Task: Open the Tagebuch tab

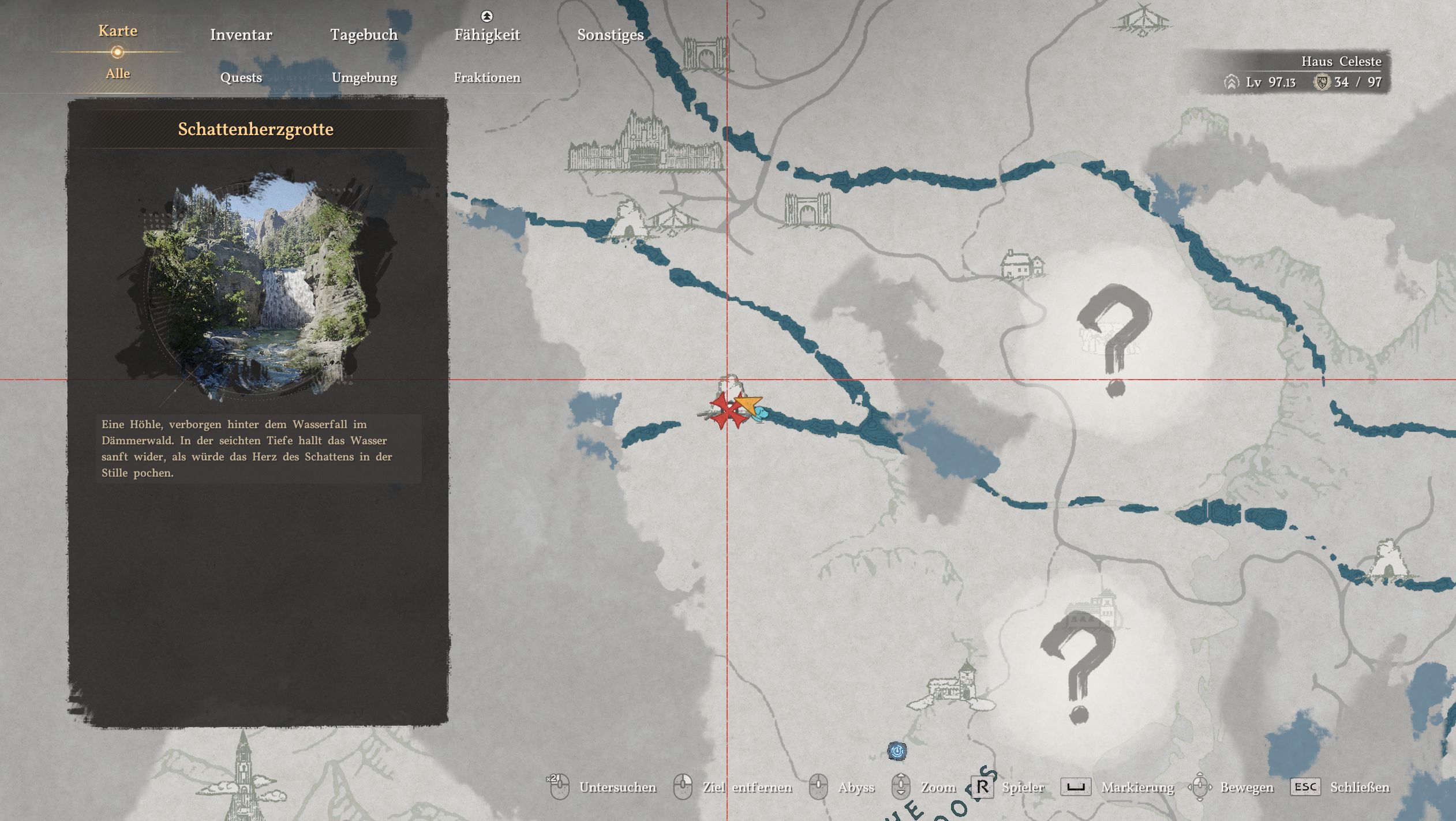Action: pos(364,35)
